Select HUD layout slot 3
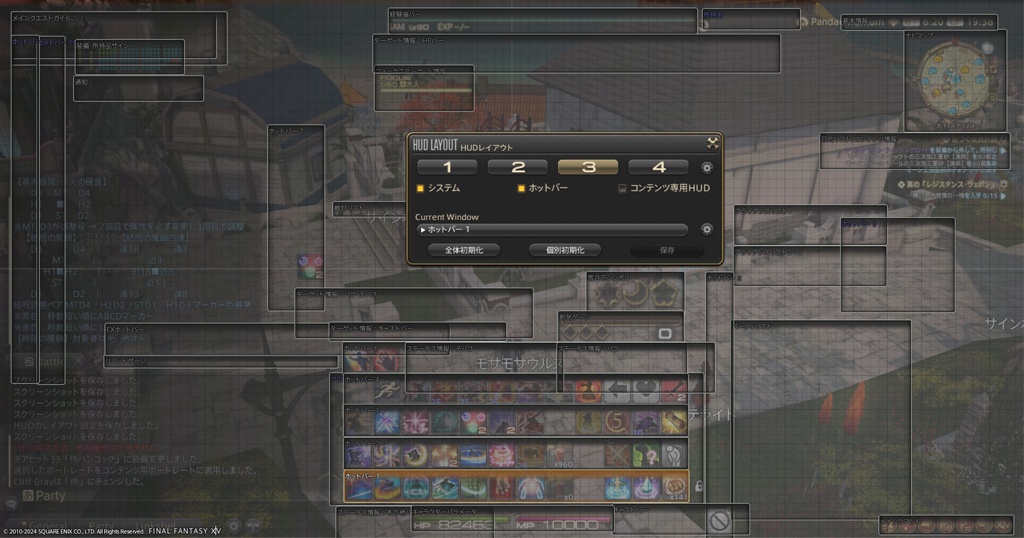 [588, 167]
